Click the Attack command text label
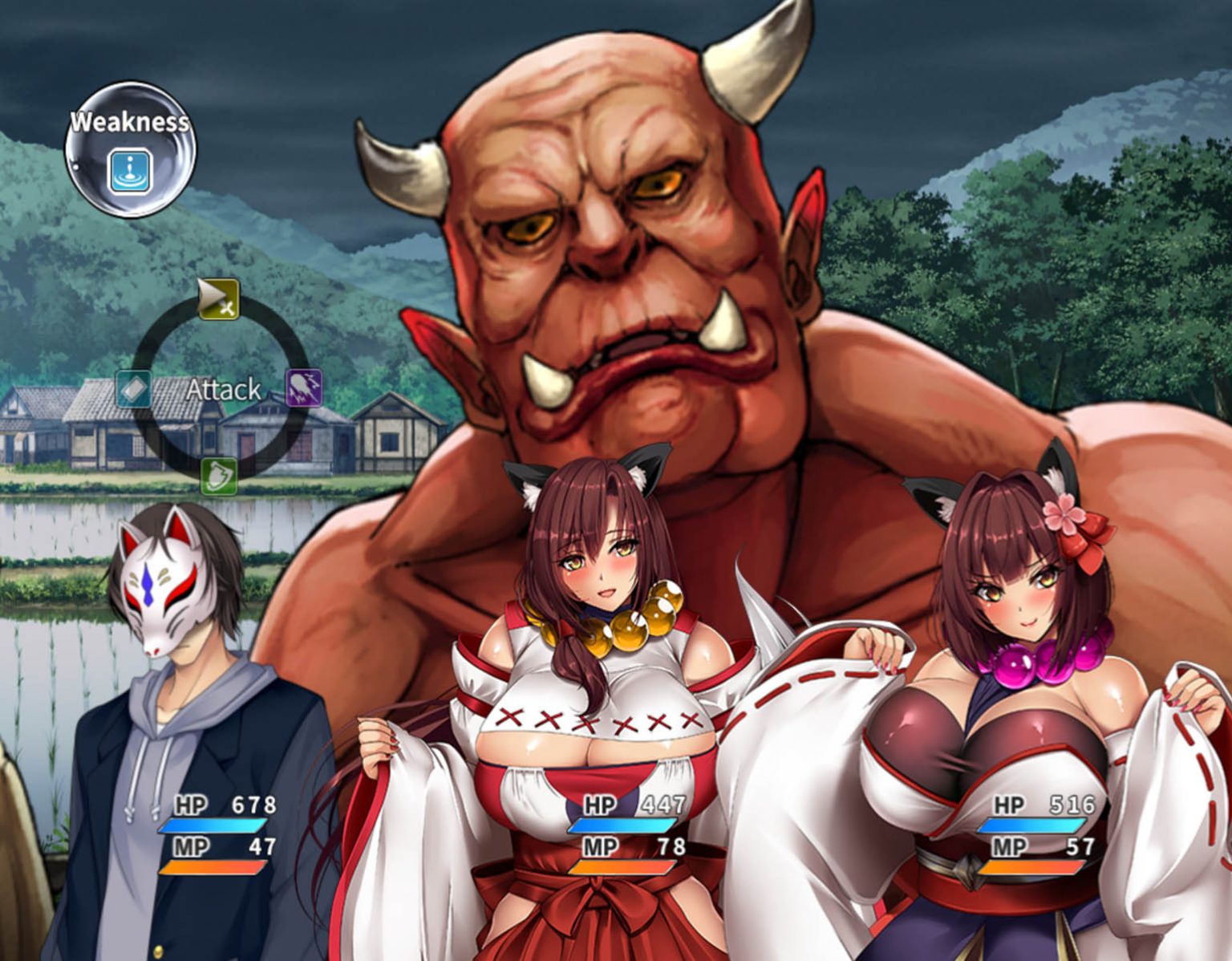1232x961 pixels. click(224, 391)
